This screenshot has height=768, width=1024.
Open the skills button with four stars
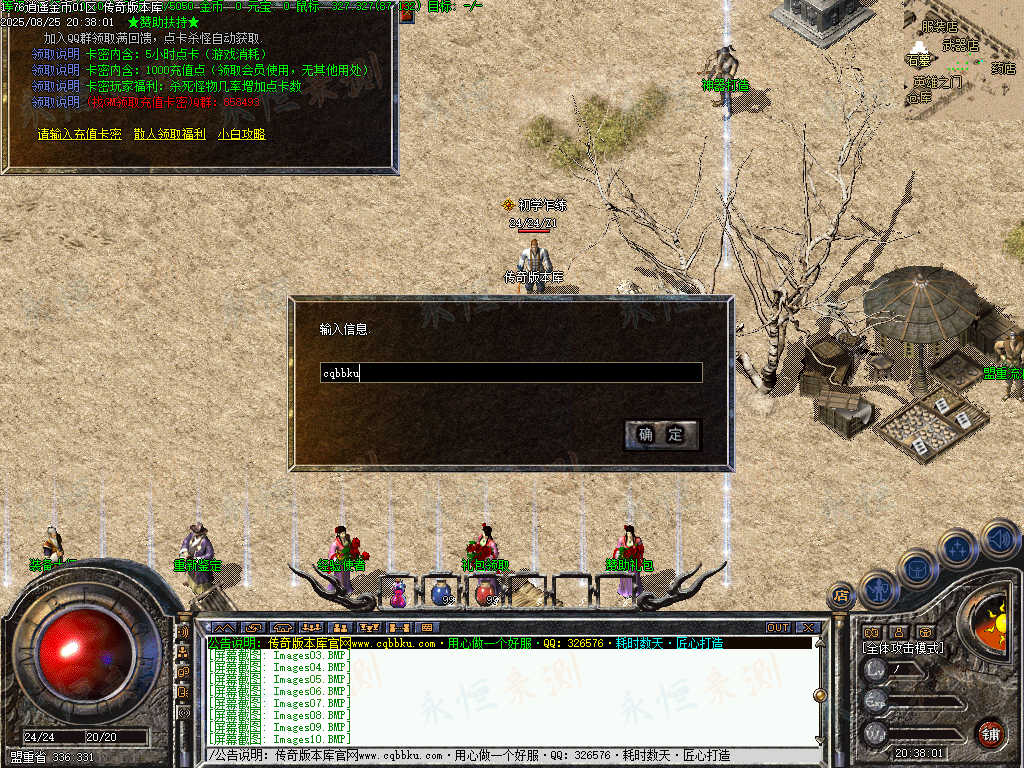click(957, 548)
